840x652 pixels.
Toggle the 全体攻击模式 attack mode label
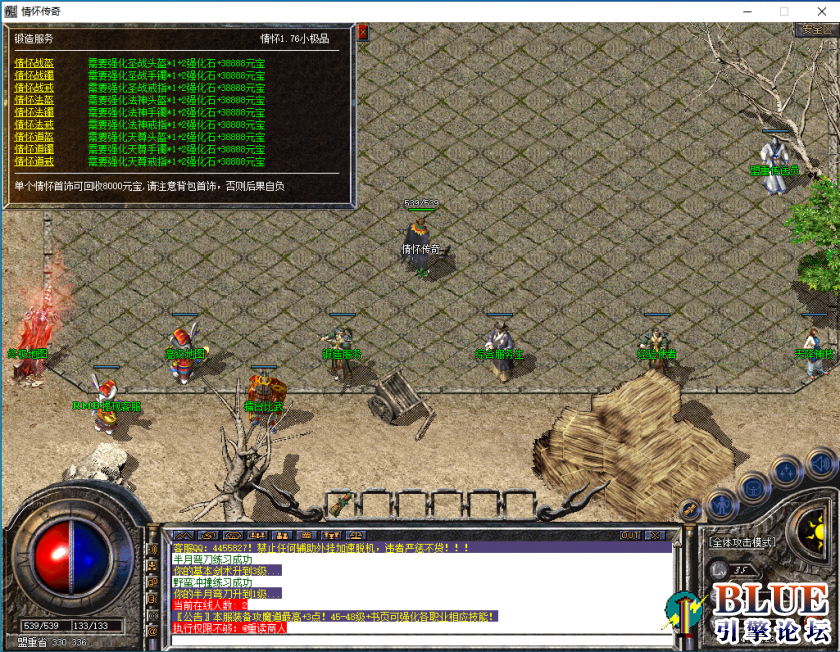(742, 542)
